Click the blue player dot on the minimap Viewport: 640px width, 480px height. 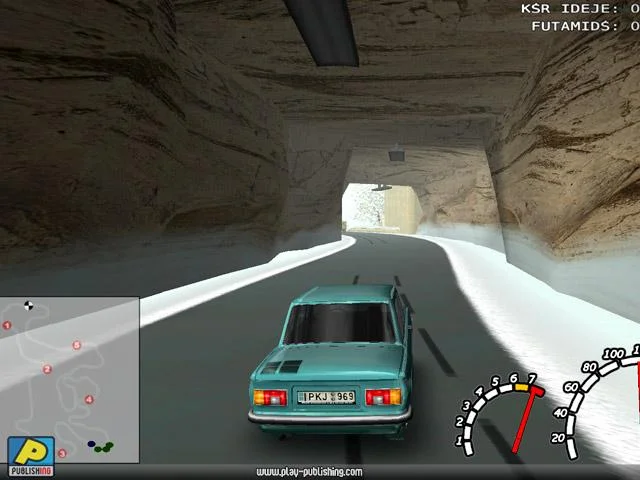pyautogui.click(x=91, y=444)
